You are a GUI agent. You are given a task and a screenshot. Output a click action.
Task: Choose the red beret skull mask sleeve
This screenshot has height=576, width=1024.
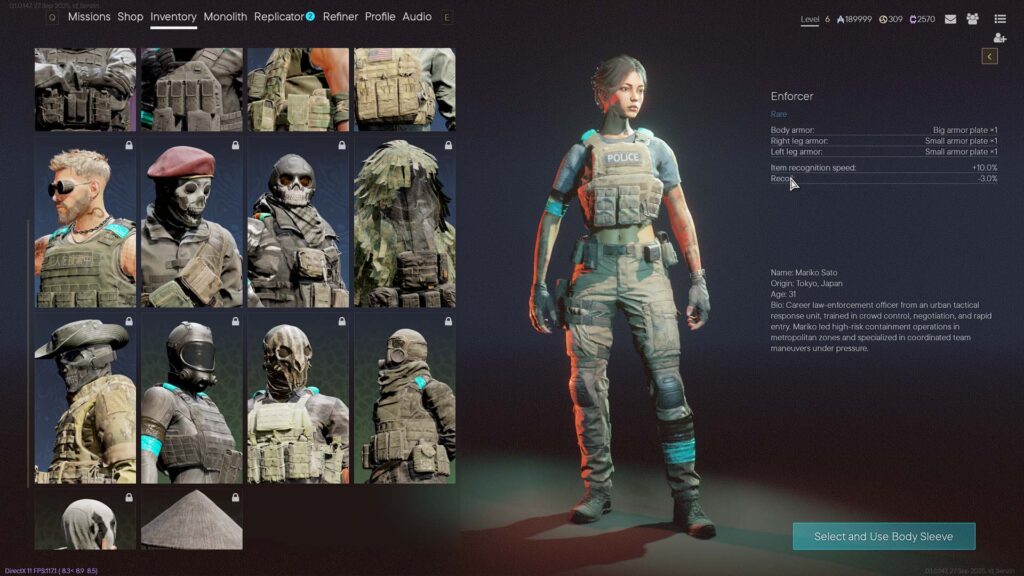pyautogui.click(x=191, y=223)
